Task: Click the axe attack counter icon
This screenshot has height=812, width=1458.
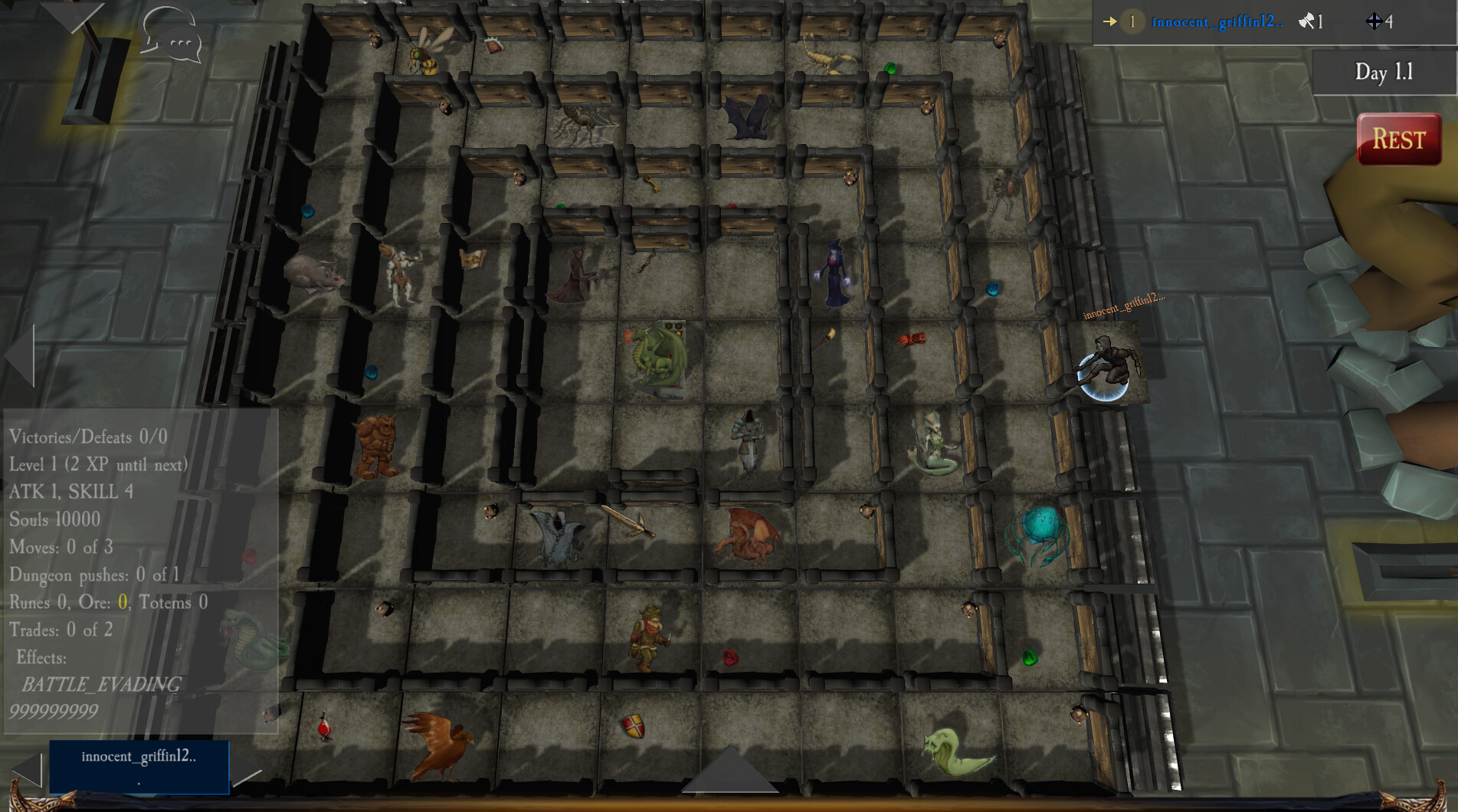Action: pyautogui.click(x=1307, y=22)
